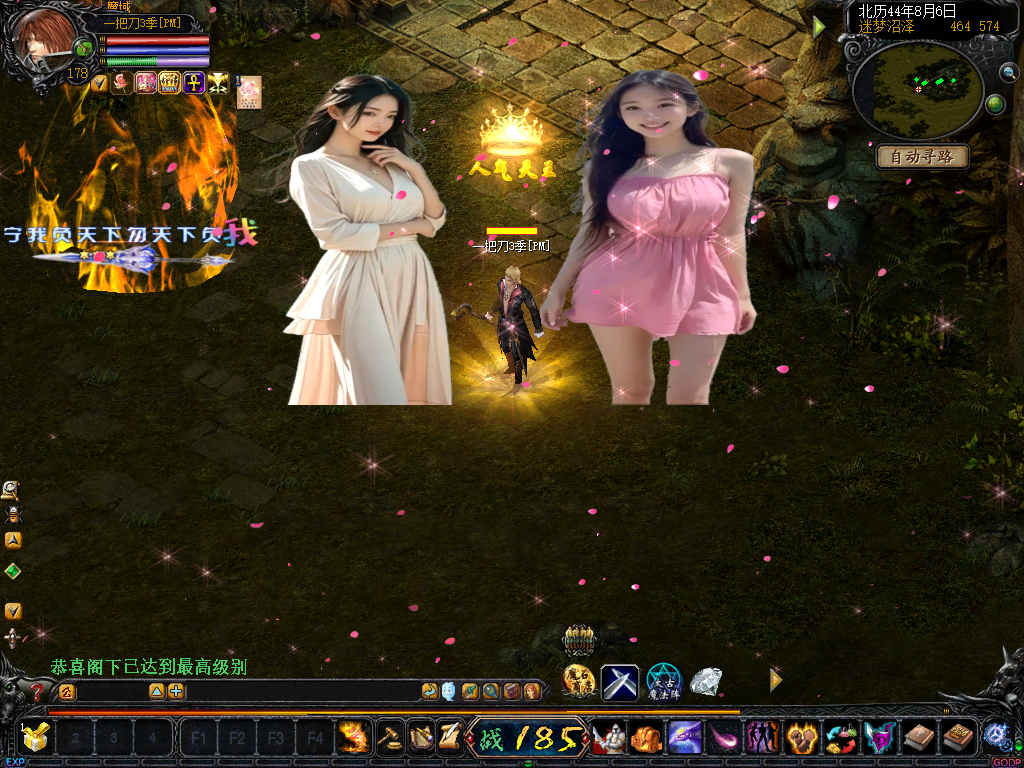Screen dimensions: 1024x768
Task: Open the 魔法阵 magic circle icon
Action: click(663, 681)
